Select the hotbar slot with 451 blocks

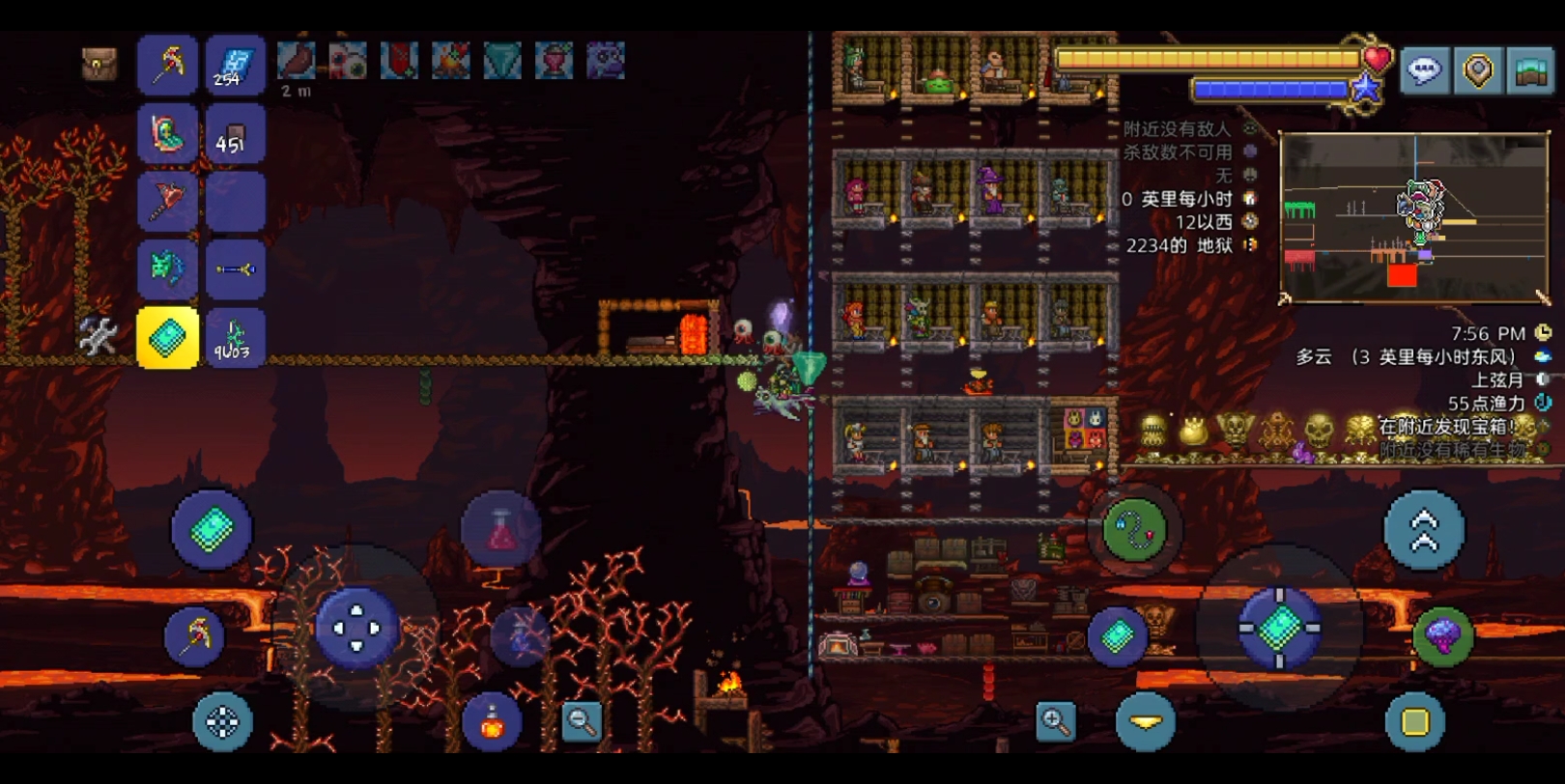pos(235,133)
